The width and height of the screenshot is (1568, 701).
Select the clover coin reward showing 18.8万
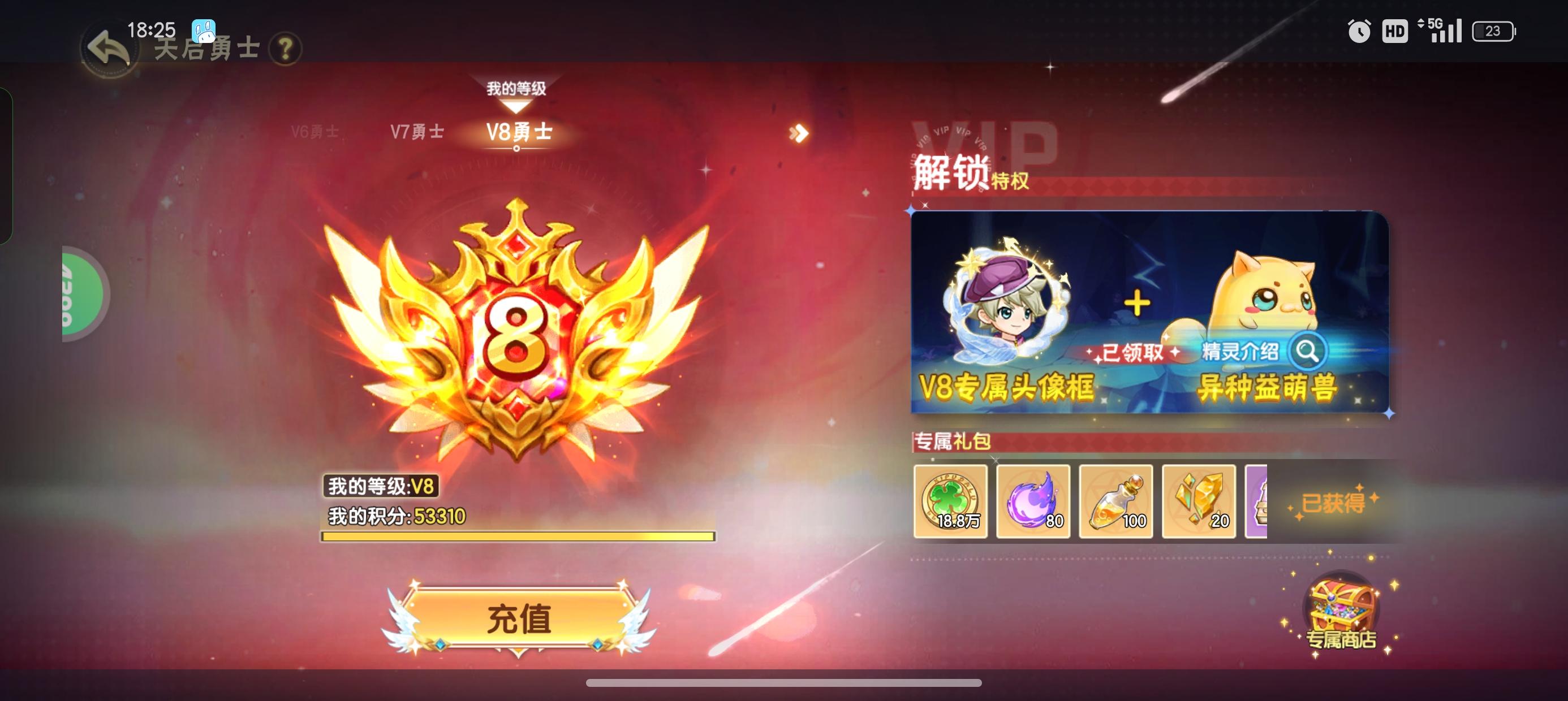click(x=951, y=502)
